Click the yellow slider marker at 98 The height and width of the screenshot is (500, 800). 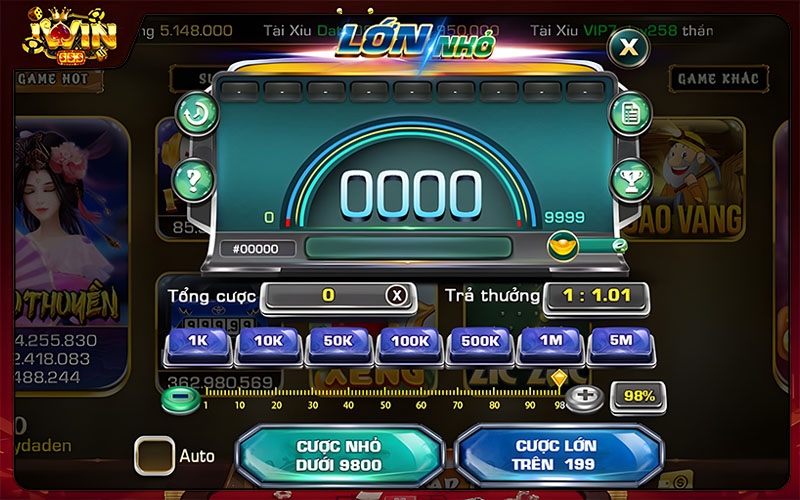click(558, 380)
